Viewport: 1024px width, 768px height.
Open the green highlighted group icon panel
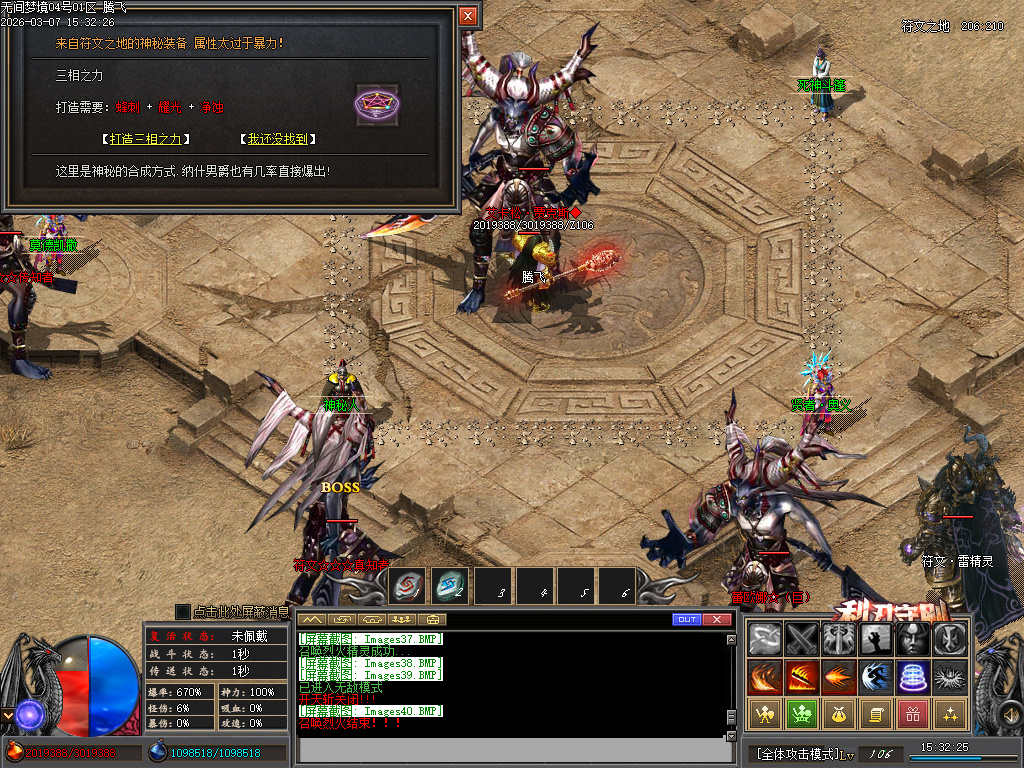802,714
